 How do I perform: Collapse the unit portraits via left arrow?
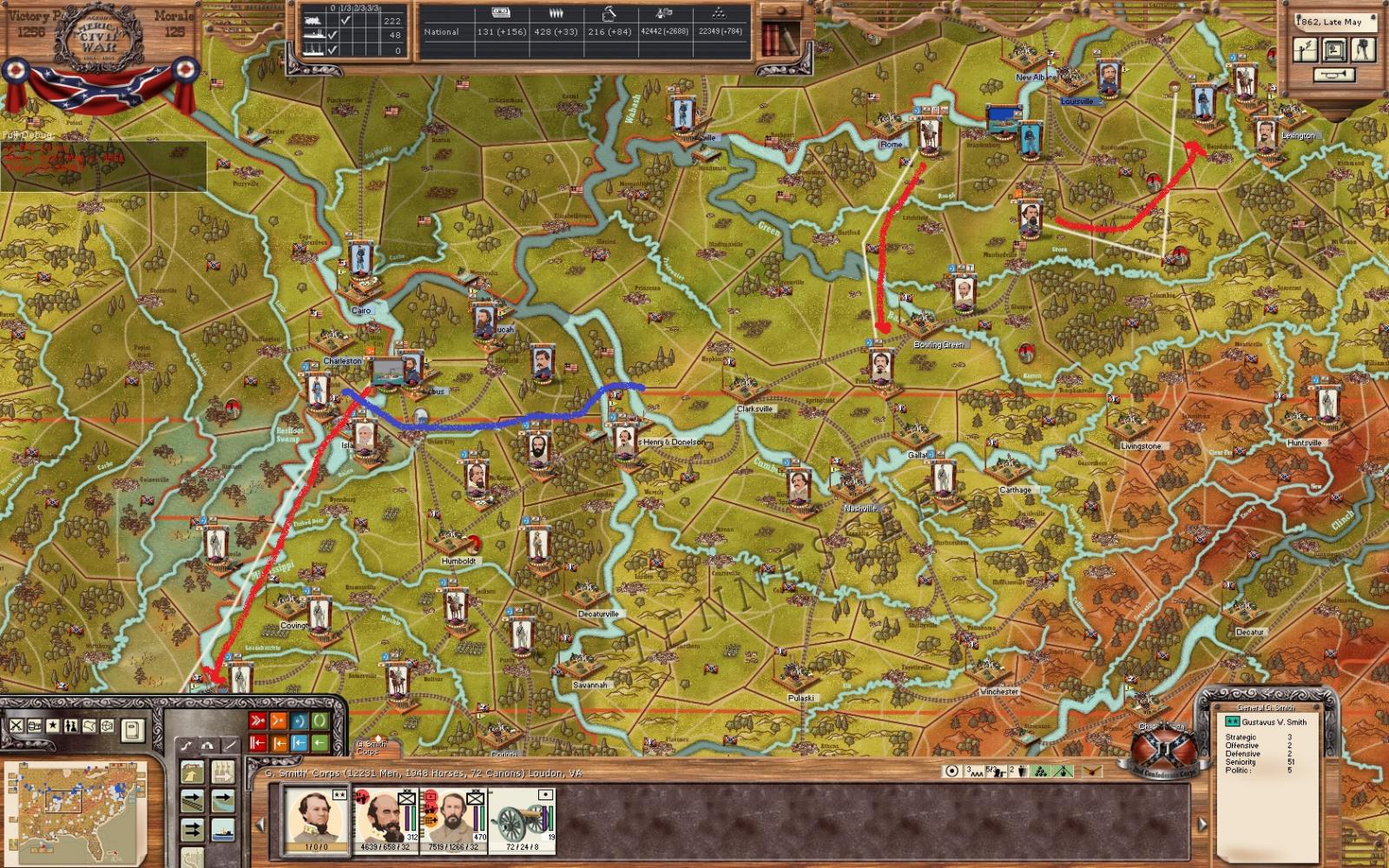point(260,824)
